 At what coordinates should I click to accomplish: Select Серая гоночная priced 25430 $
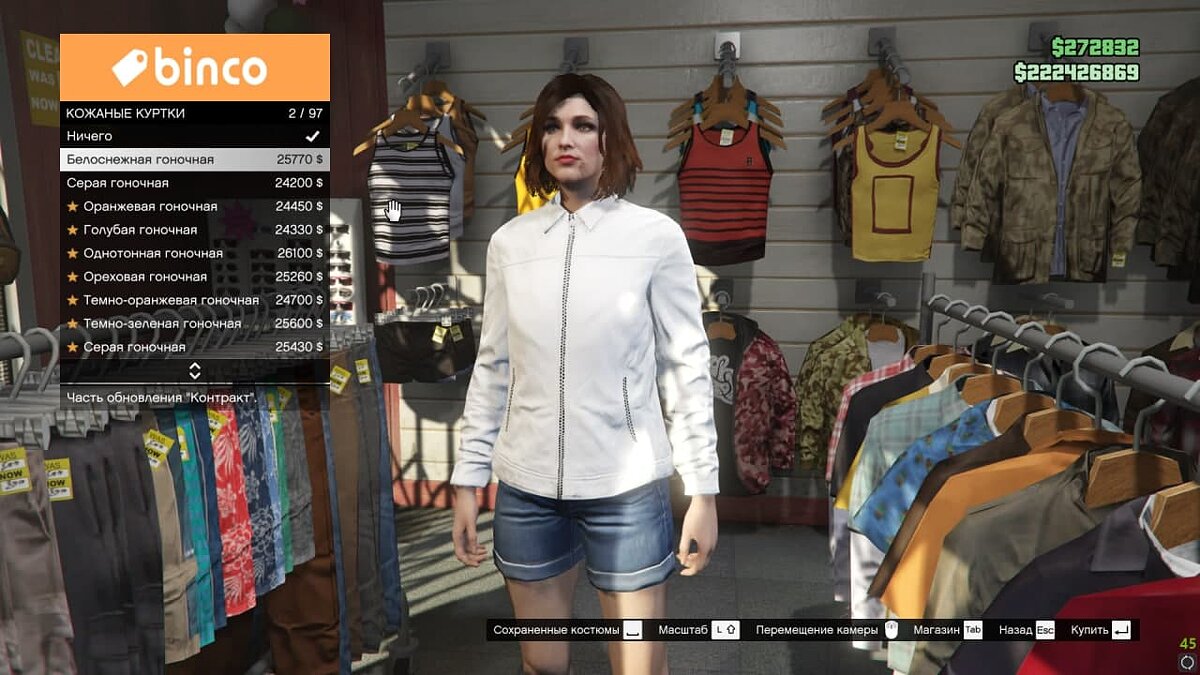[194, 347]
